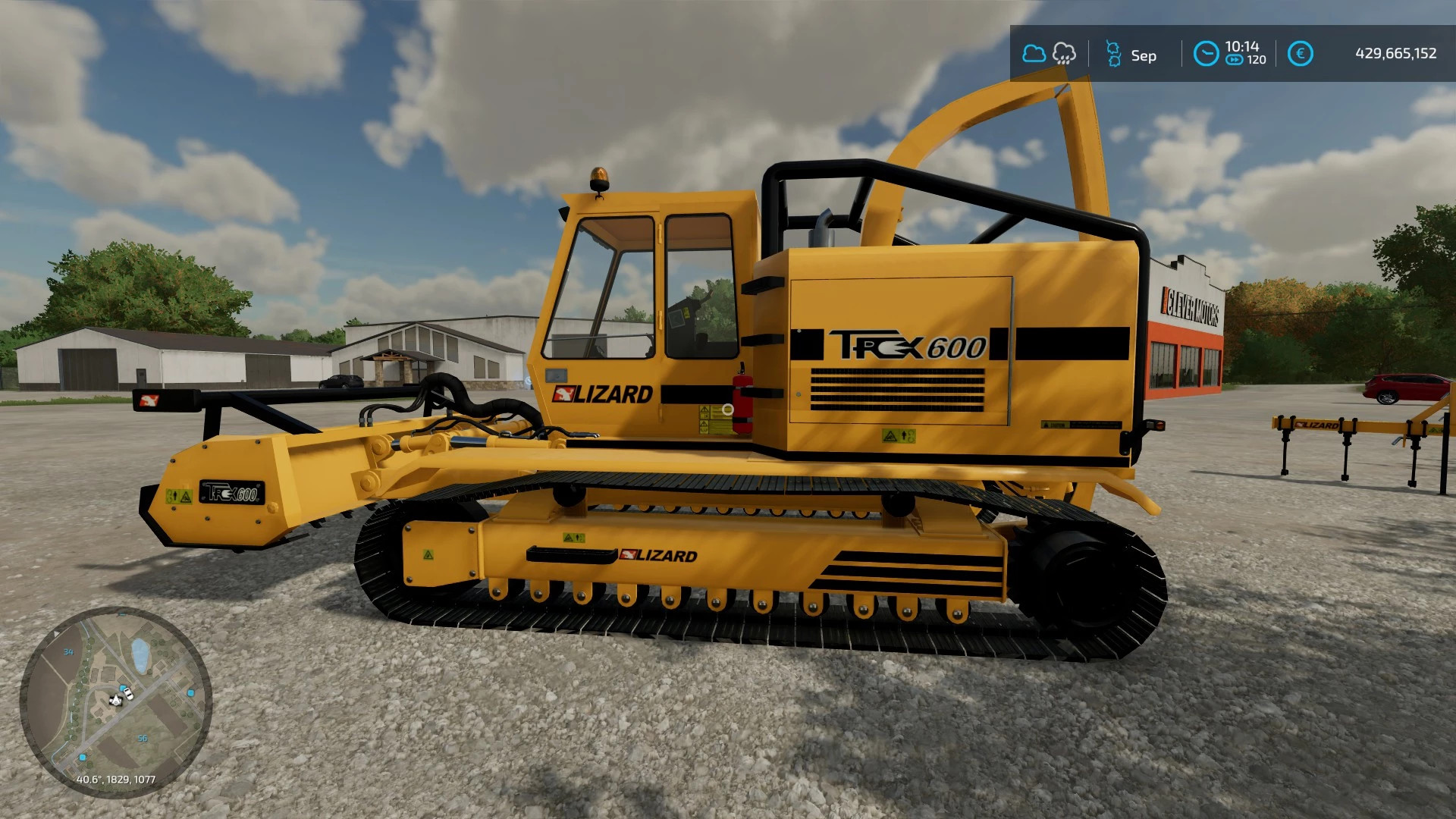Click the white car icon on the minimap
The height and width of the screenshot is (819, 1456).
point(128,695)
